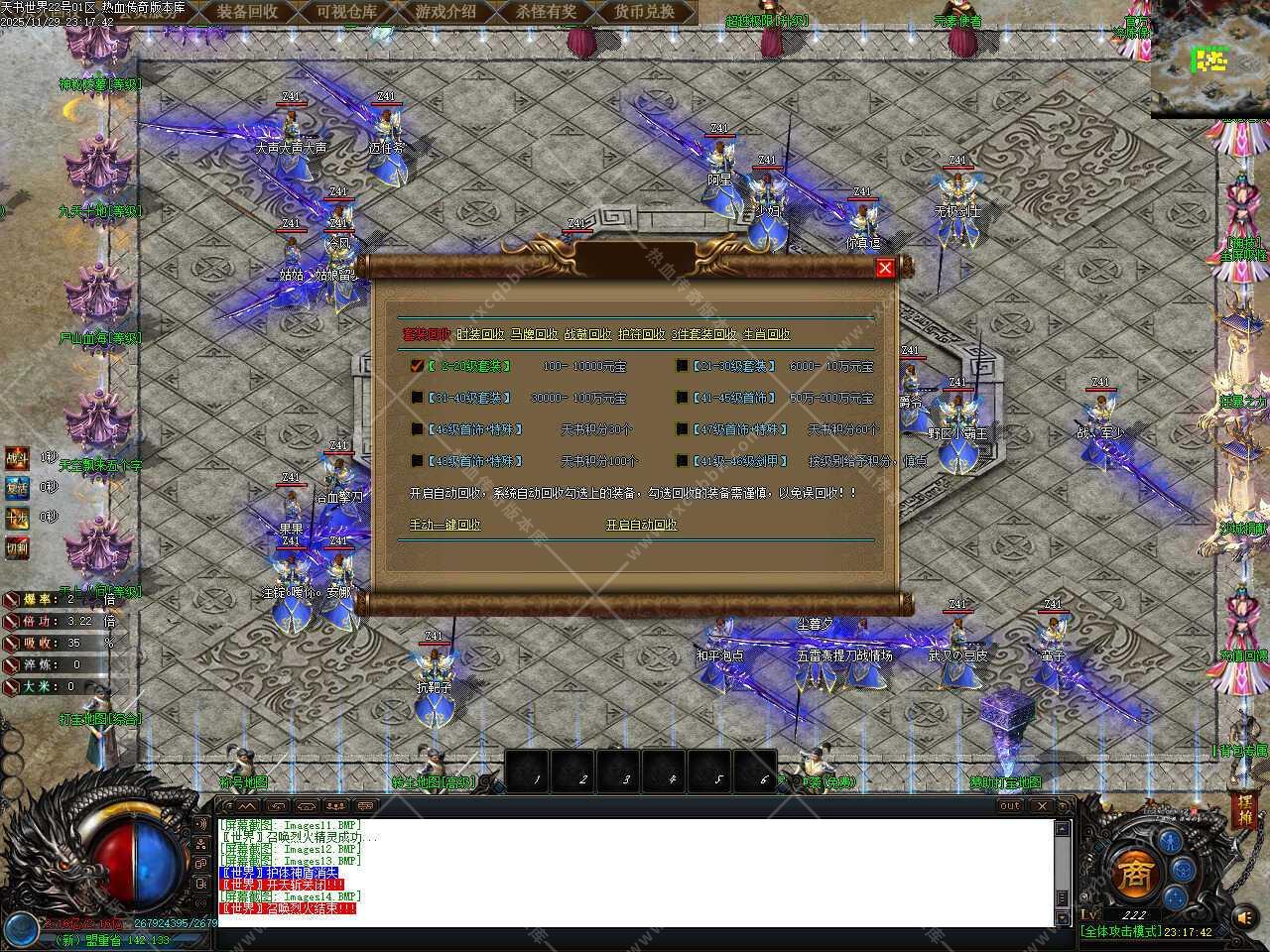Uncheck the 2-20级套装 checkbox
The width and height of the screenshot is (1270, 952).
(418, 366)
